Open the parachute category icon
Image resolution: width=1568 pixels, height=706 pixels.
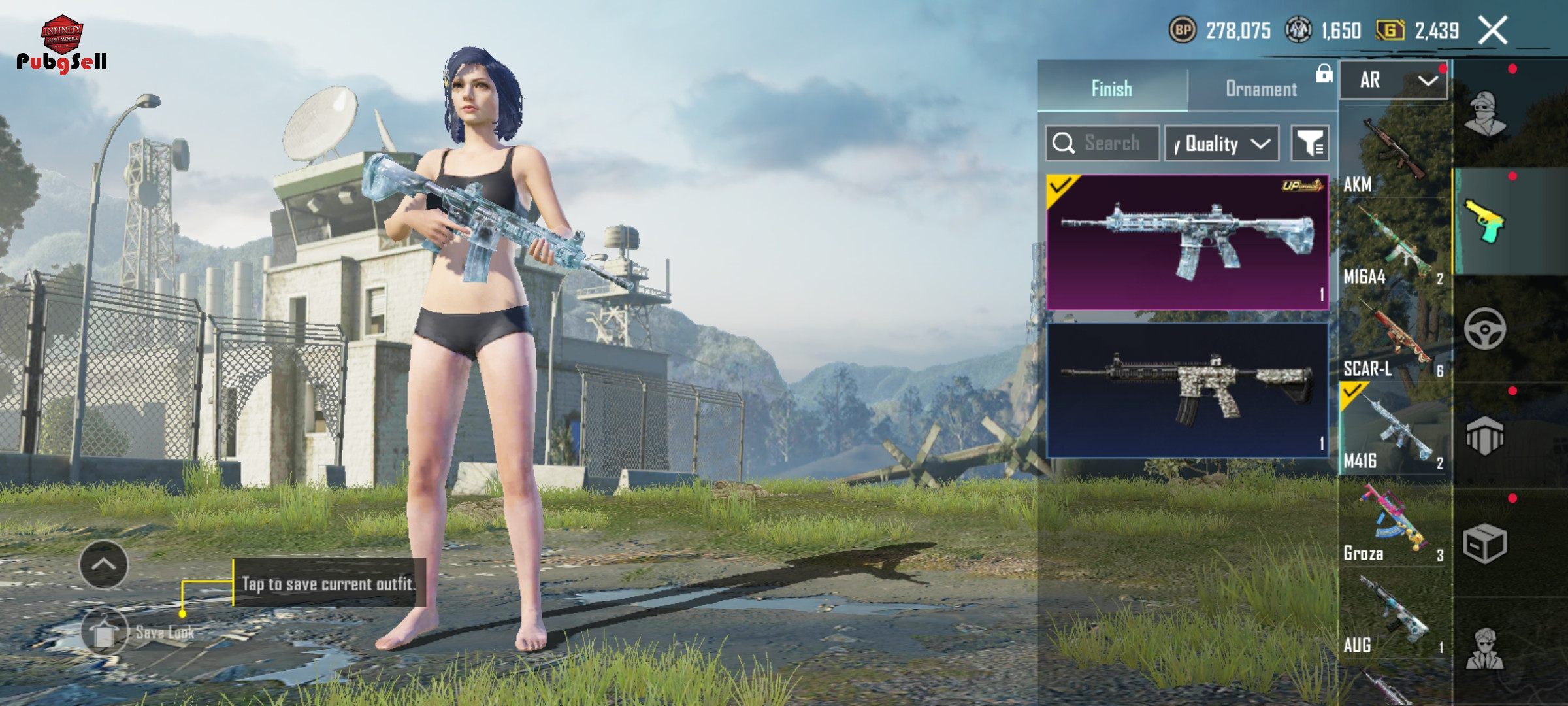coord(1485,435)
